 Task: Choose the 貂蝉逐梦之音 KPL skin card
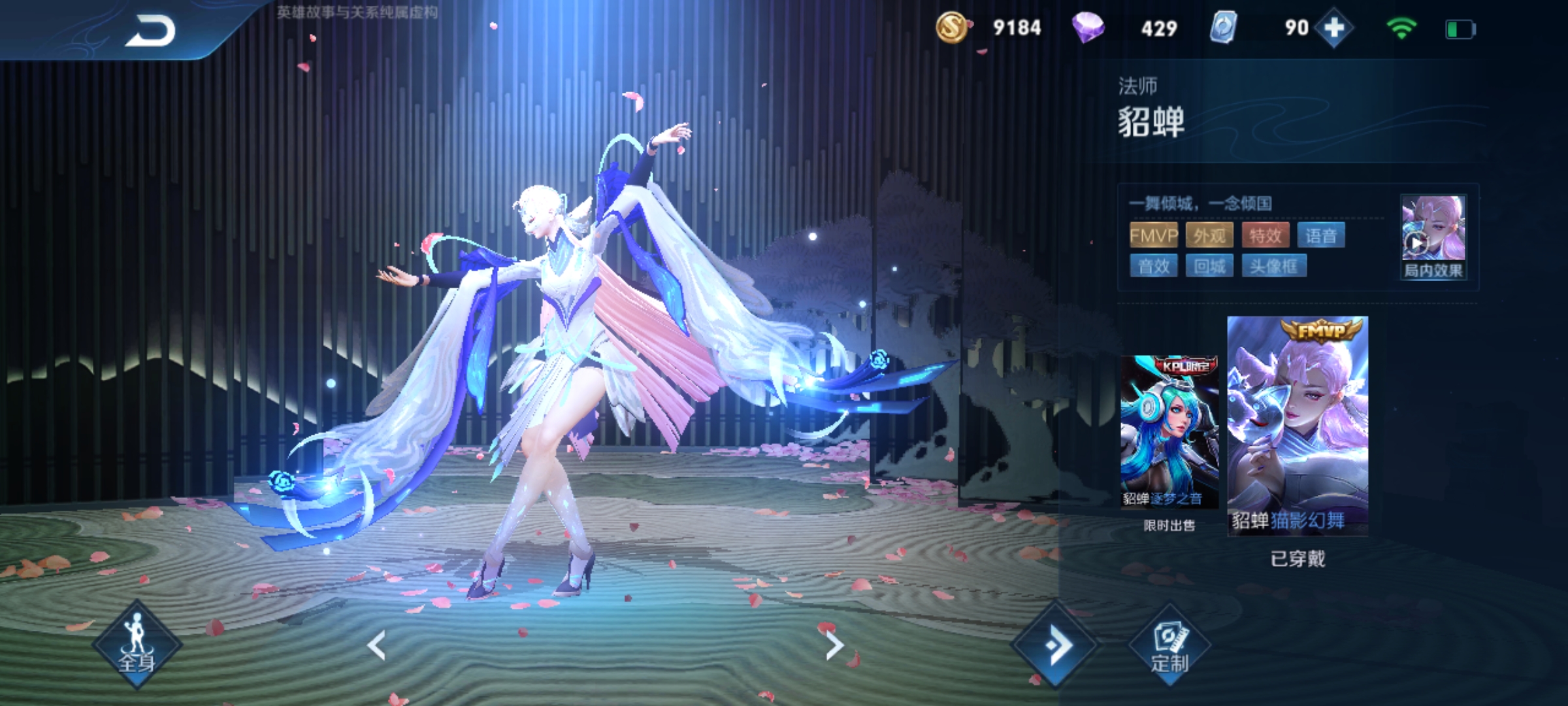point(1169,431)
